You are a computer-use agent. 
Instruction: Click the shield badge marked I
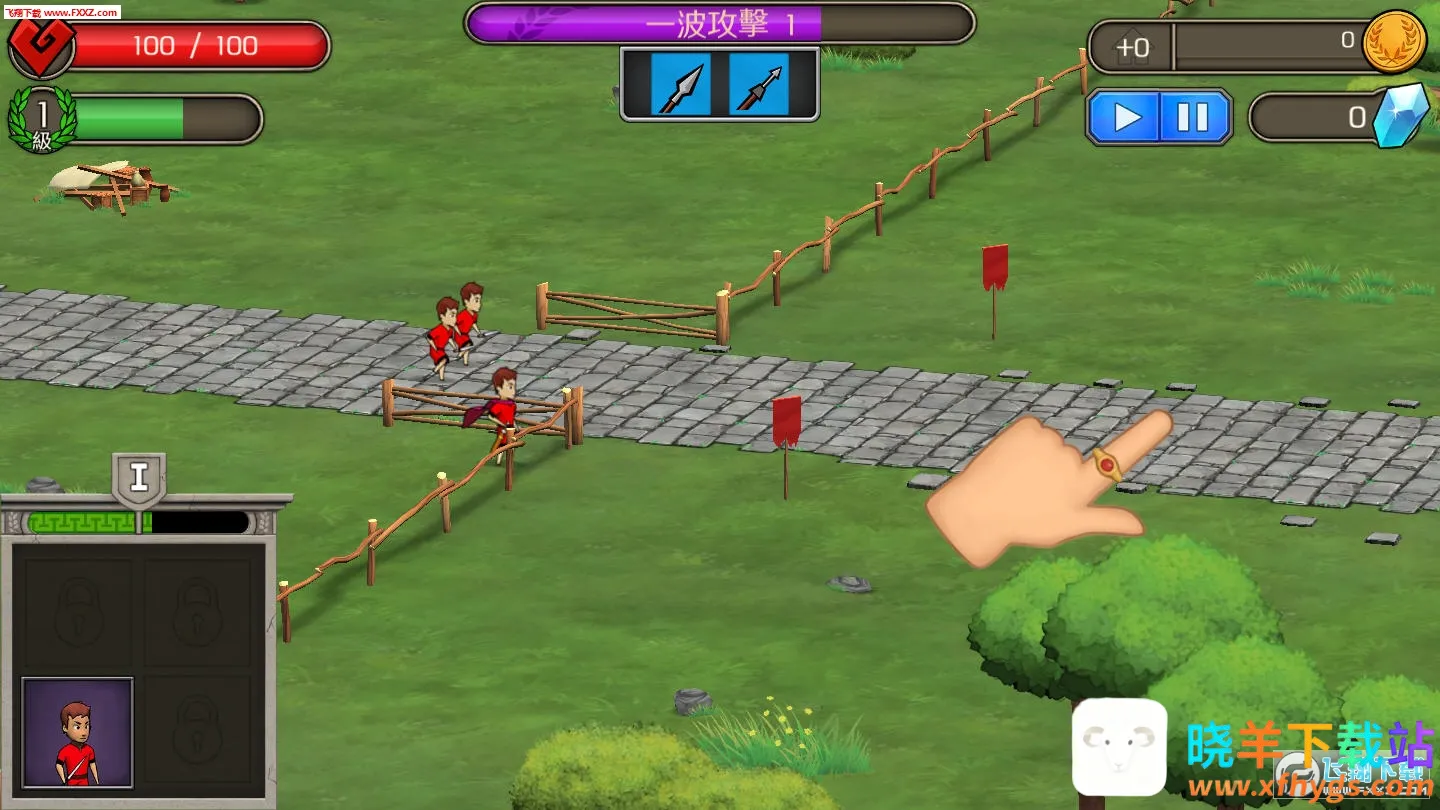click(x=139, y=478)
